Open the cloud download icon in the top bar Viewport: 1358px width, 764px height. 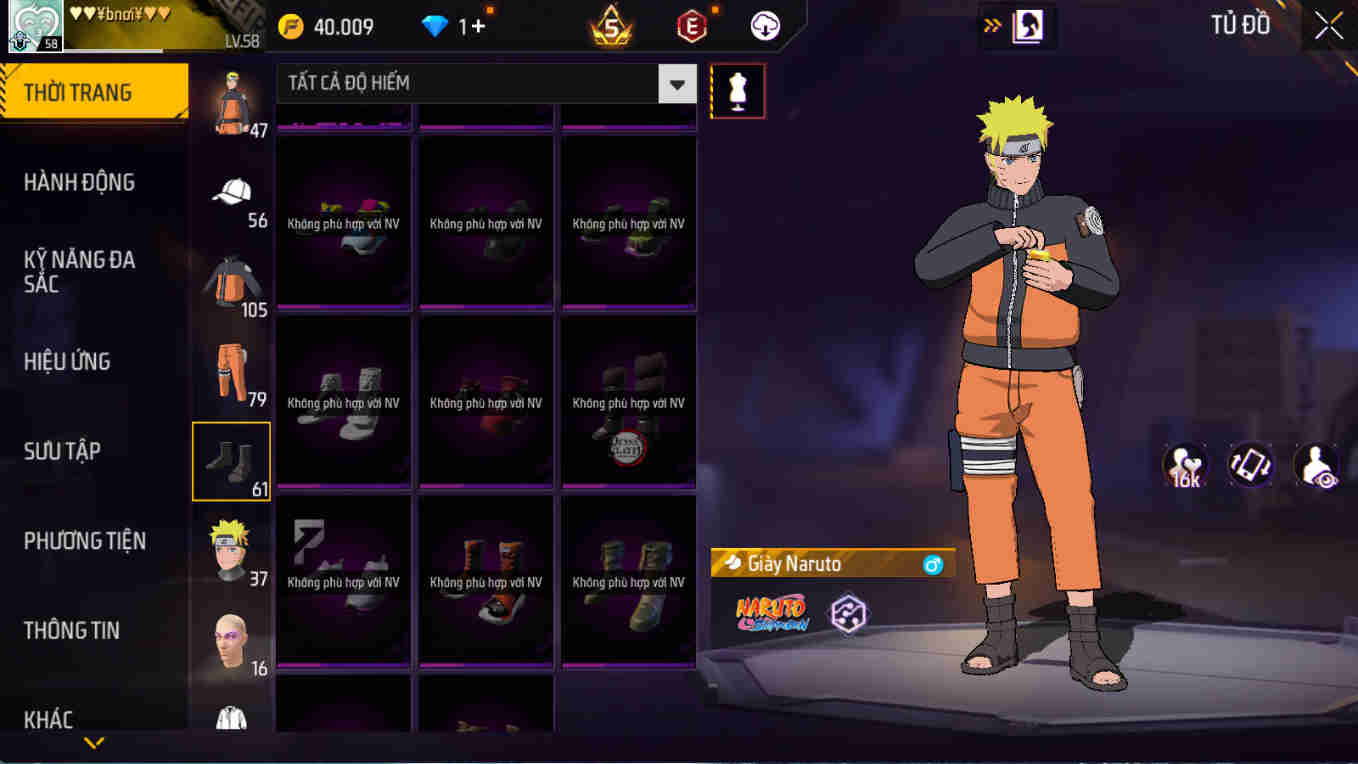(763, 27)
